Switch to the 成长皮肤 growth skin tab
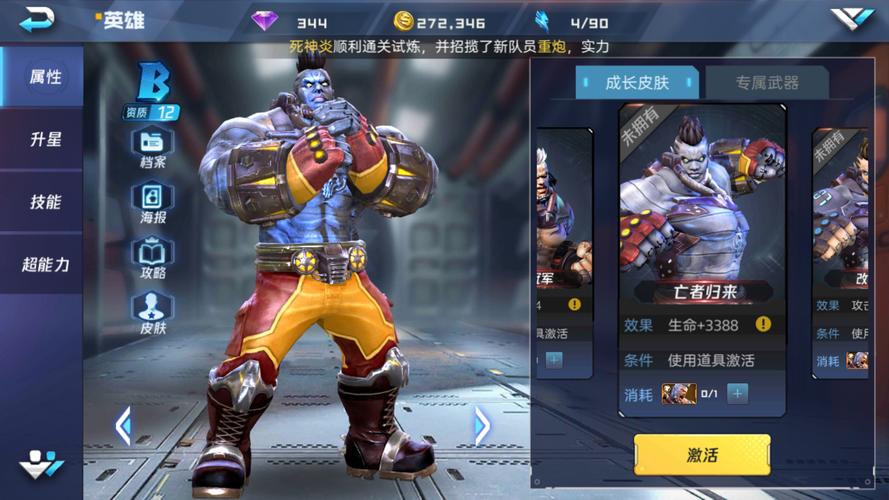This screenshot has width=889, height=500. click(637, 83)
